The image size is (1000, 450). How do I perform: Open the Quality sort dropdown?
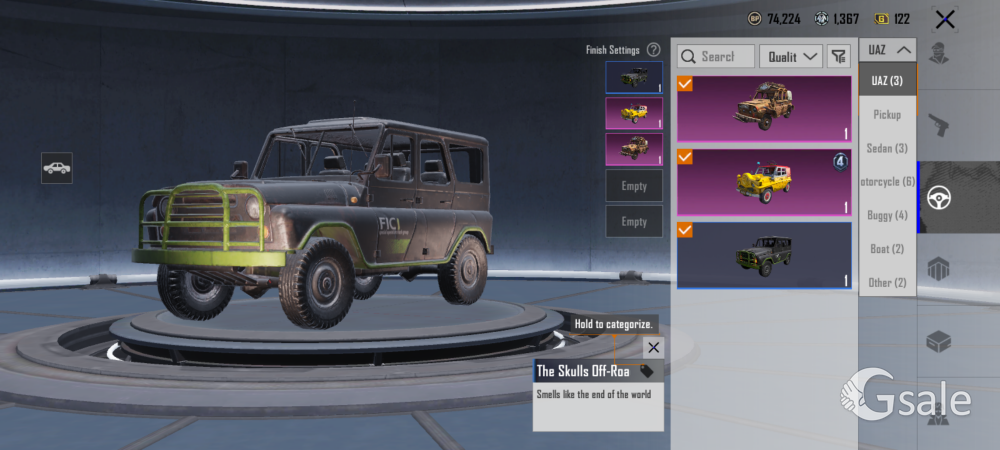[x=790, y=57]
